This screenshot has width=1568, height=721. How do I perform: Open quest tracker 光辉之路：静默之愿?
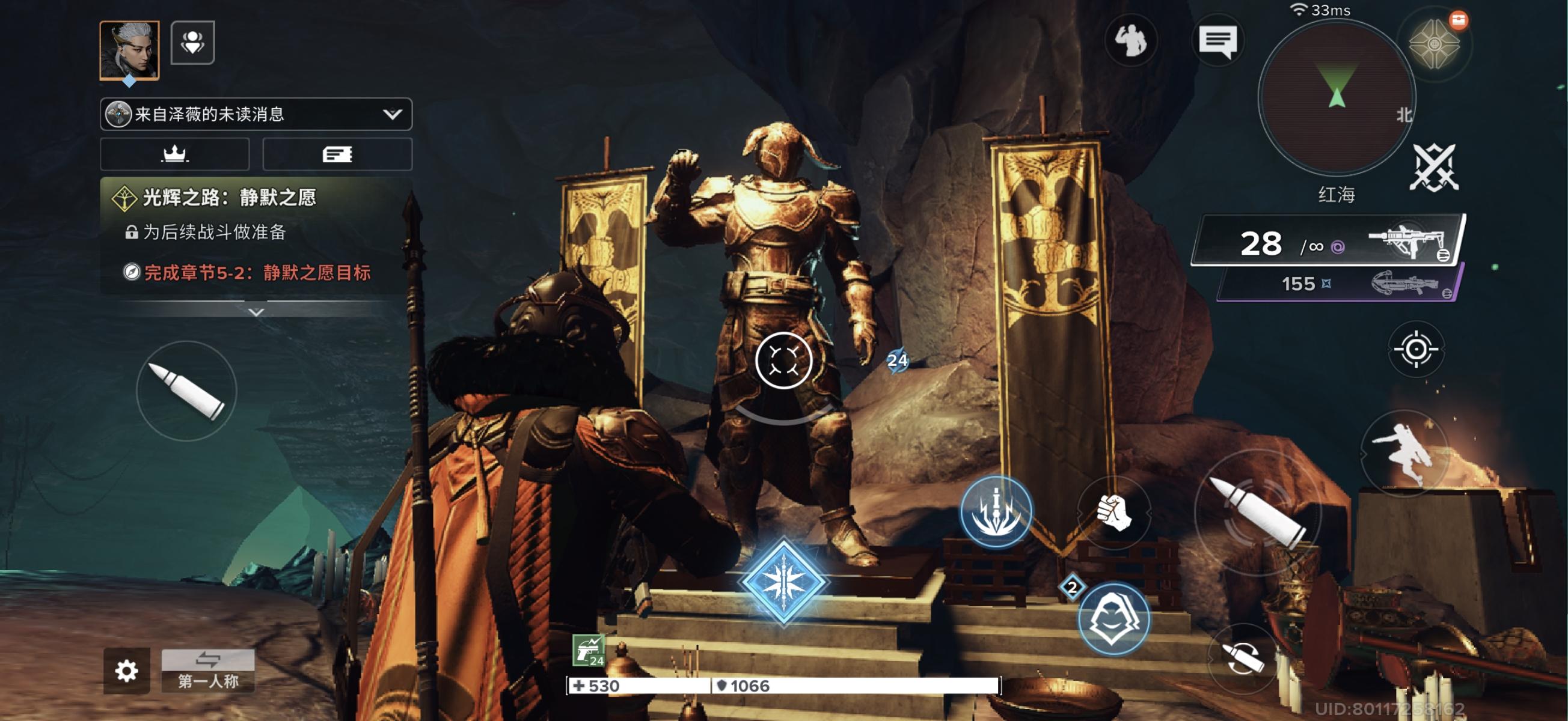point(229,197)
